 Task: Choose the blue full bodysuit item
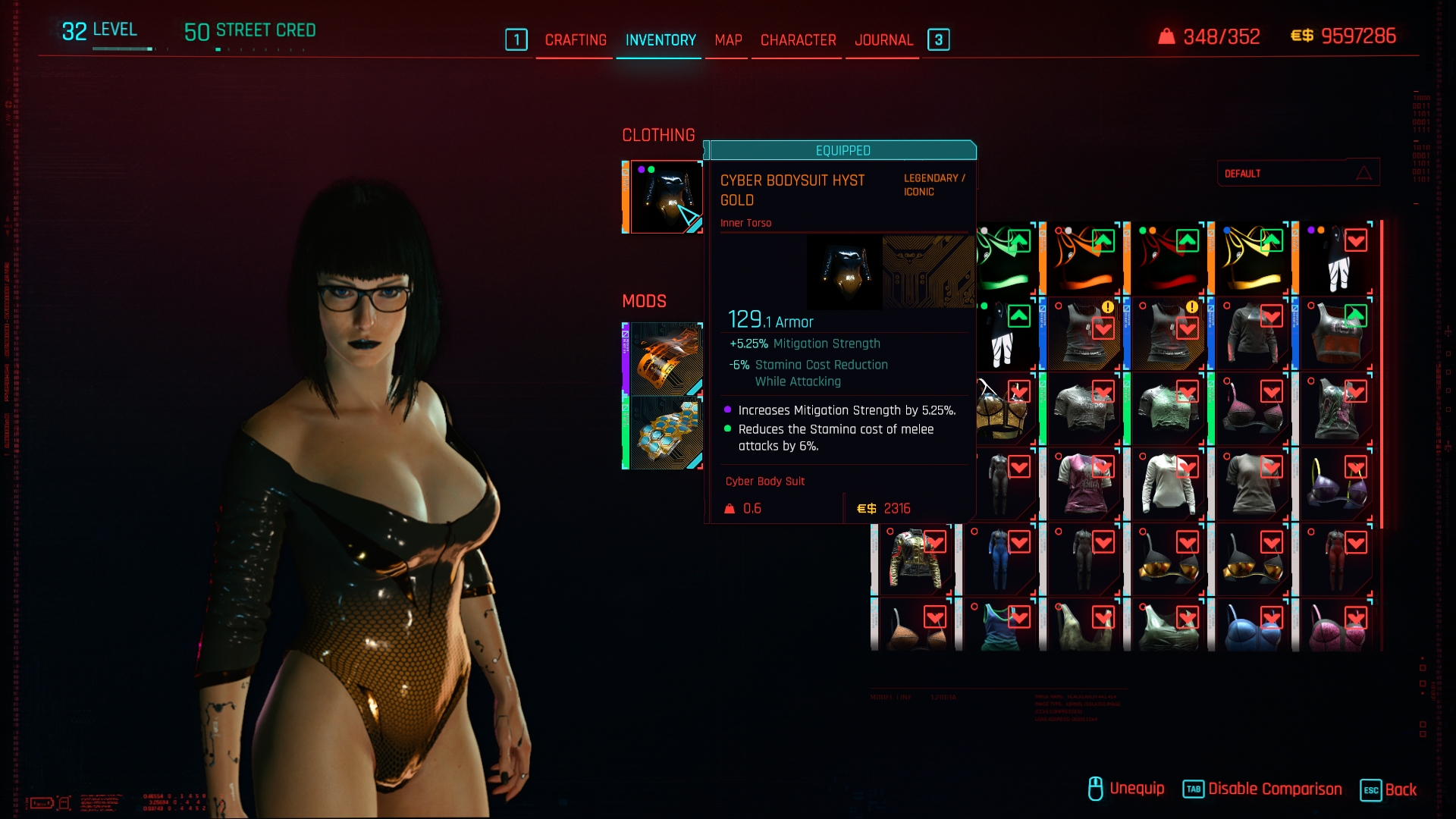coord(1000,560)
